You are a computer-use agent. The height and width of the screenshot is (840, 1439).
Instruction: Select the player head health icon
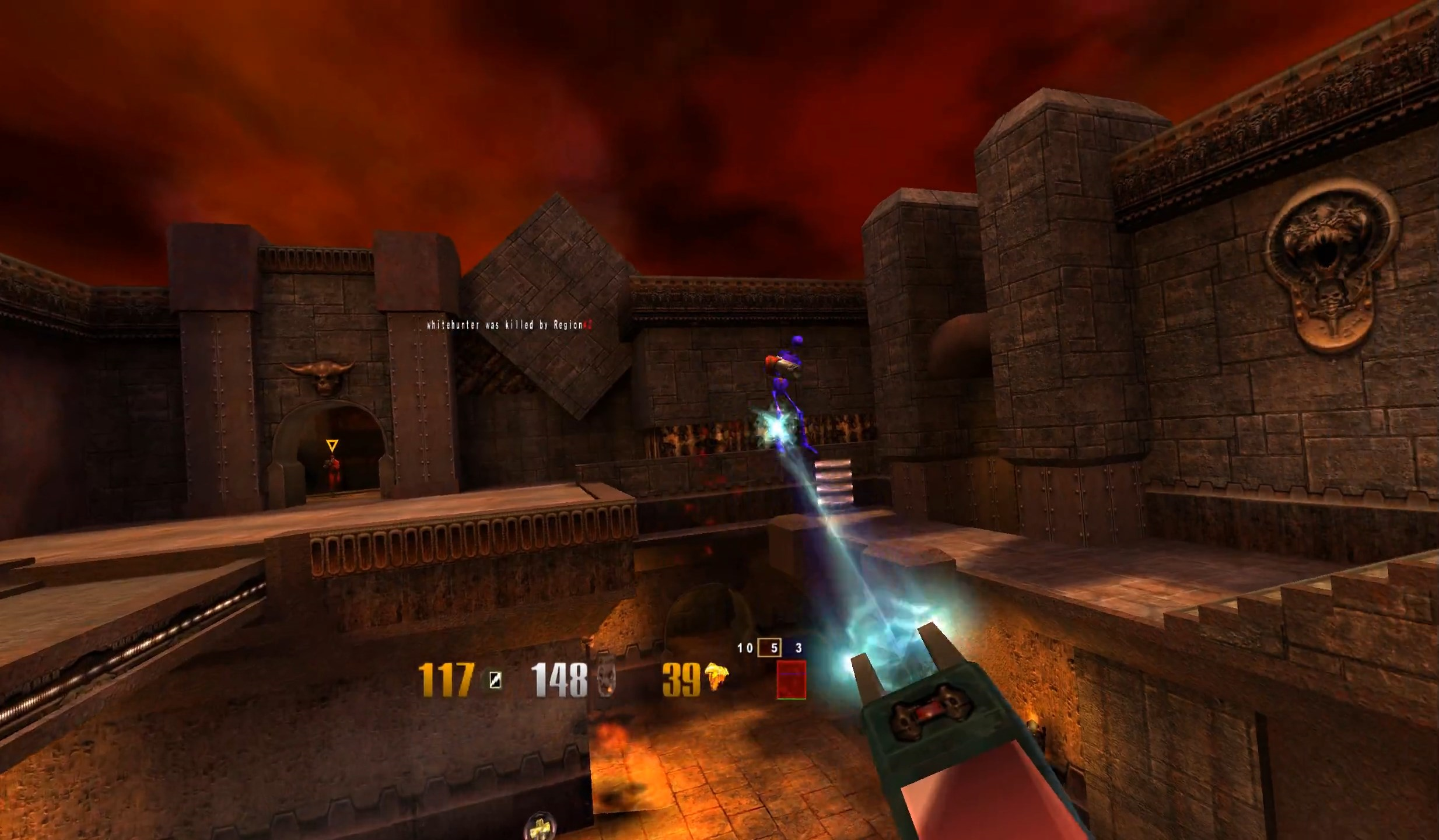pyautogui.click(x=606, y=677)
